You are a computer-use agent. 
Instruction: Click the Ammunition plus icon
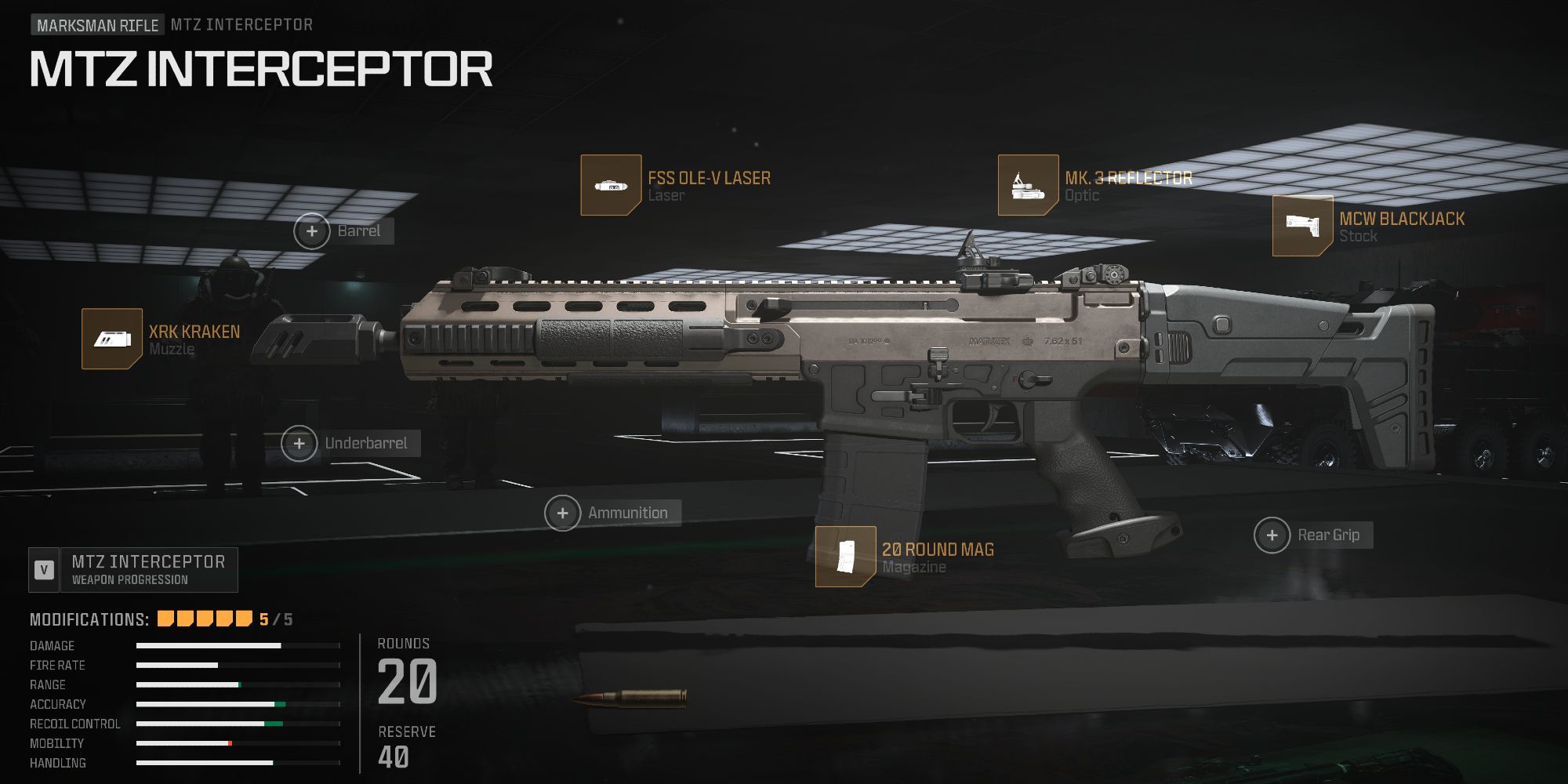[x=562, y=513]
